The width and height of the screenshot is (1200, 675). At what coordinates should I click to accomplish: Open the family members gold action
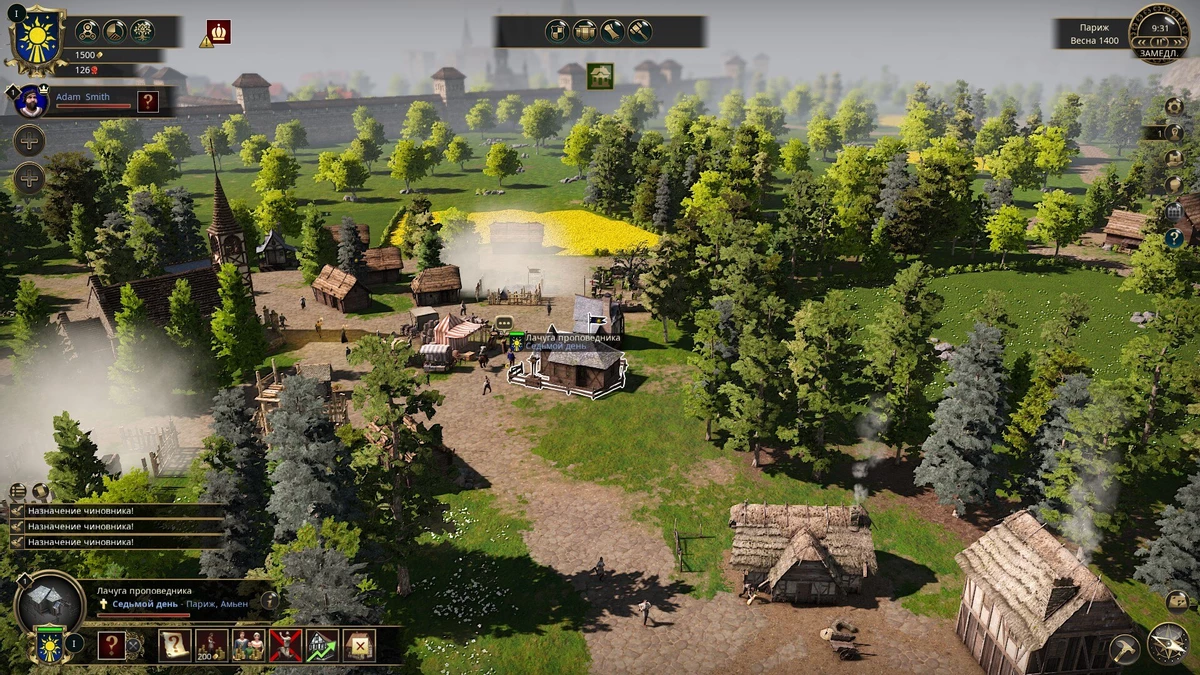pyautogui.click(x=248, y=646)
